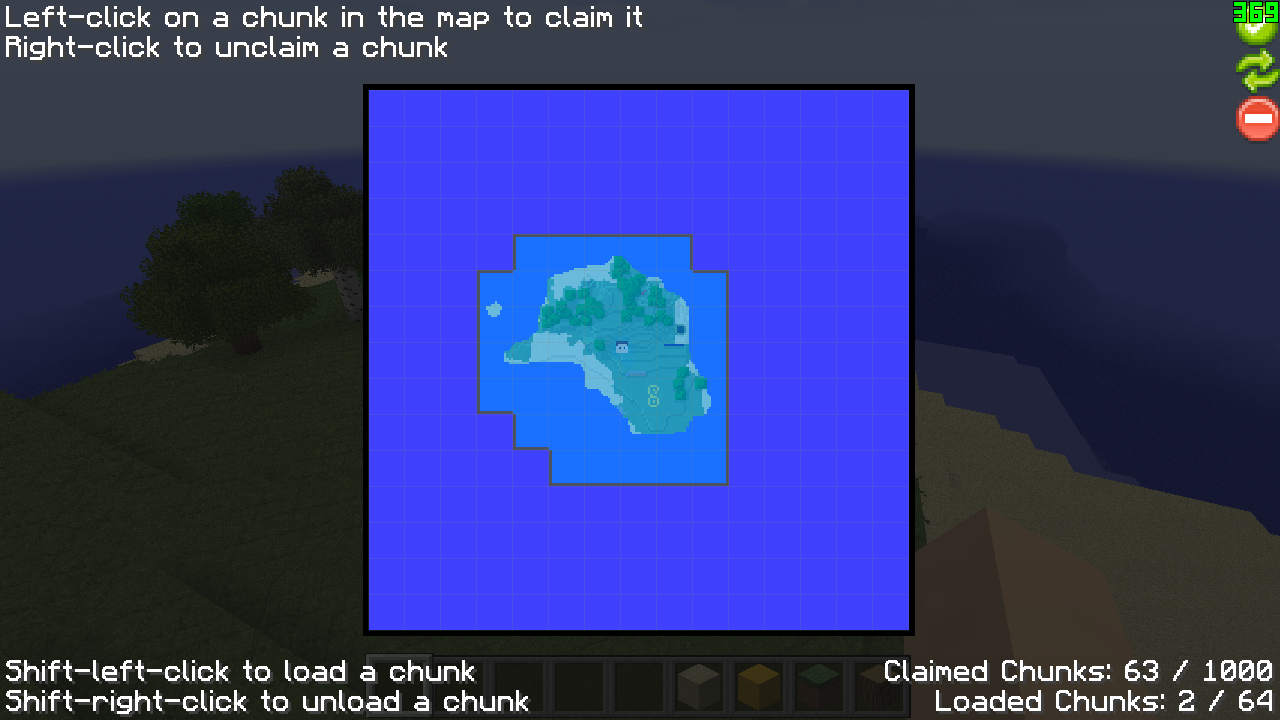Viewport: 1280px width, 720px height.
Task: Refresh the chunk map with green arrows
Action: (x=1257, y=71)
